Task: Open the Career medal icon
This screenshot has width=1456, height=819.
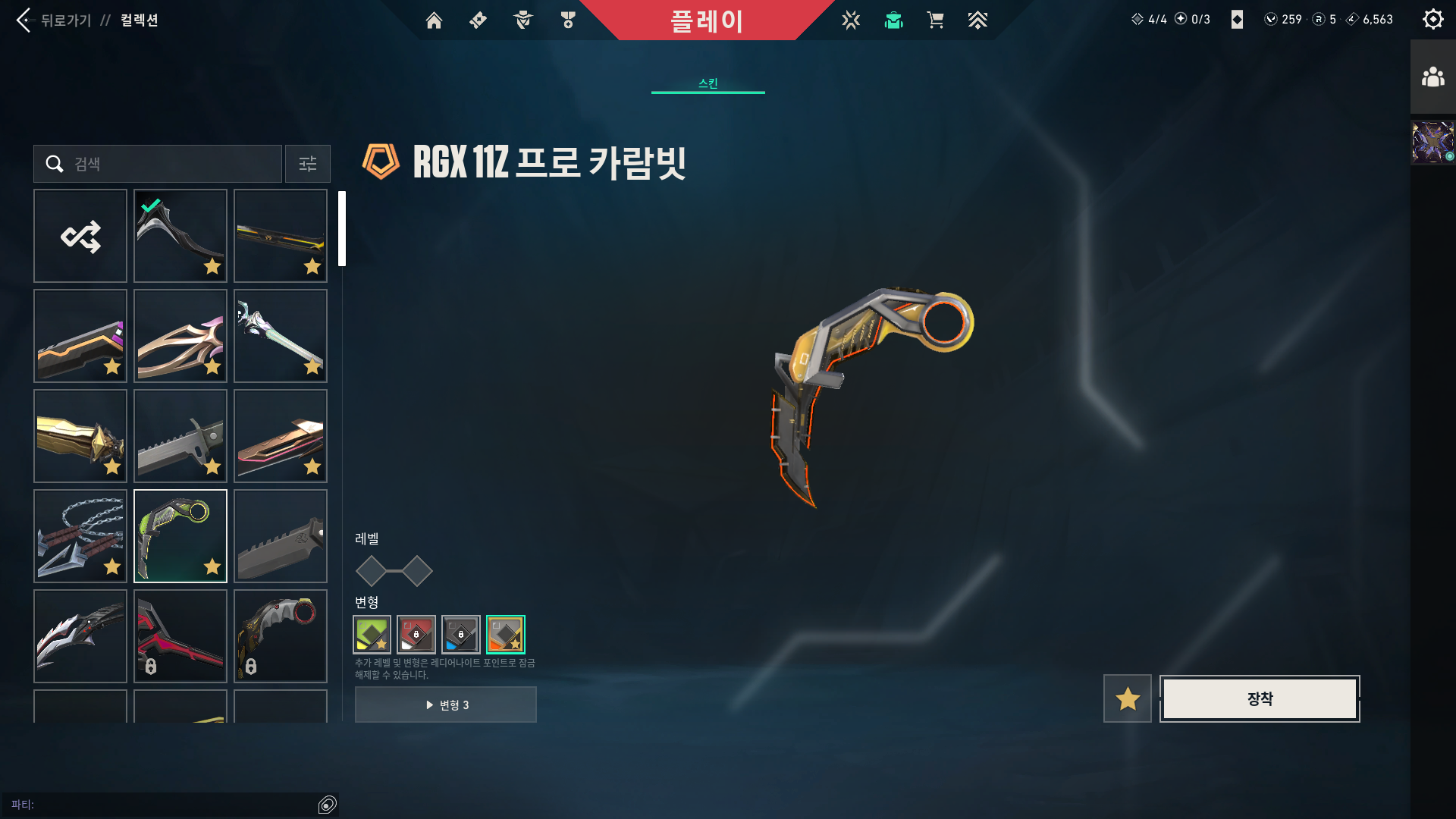Action: (x=566, y=20)
